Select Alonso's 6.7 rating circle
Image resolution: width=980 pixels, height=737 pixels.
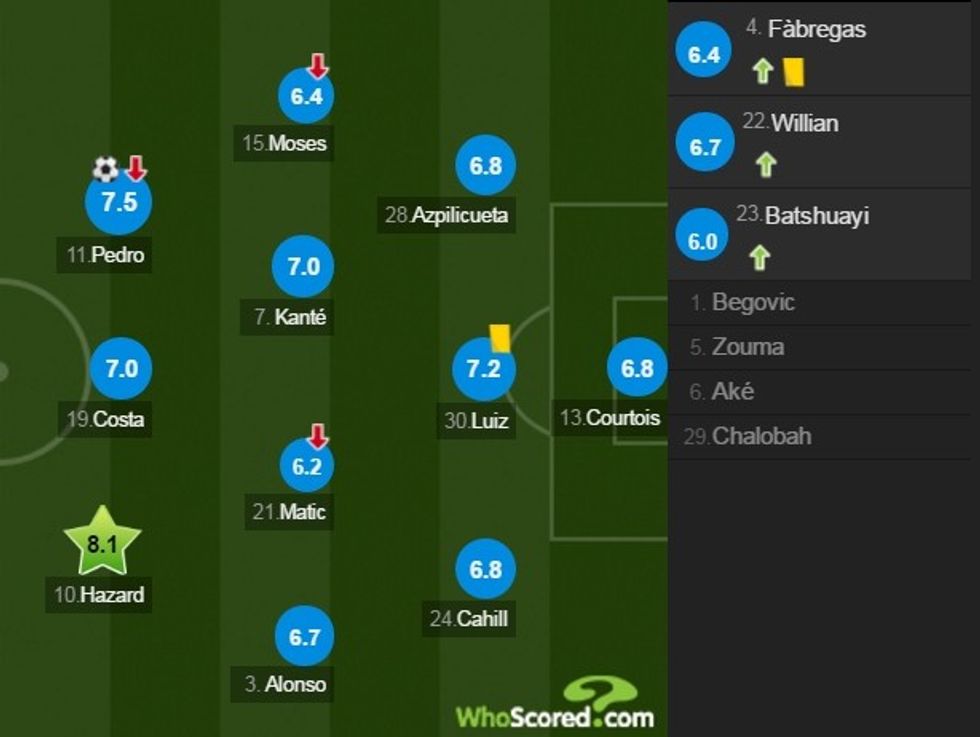point(303,638)
